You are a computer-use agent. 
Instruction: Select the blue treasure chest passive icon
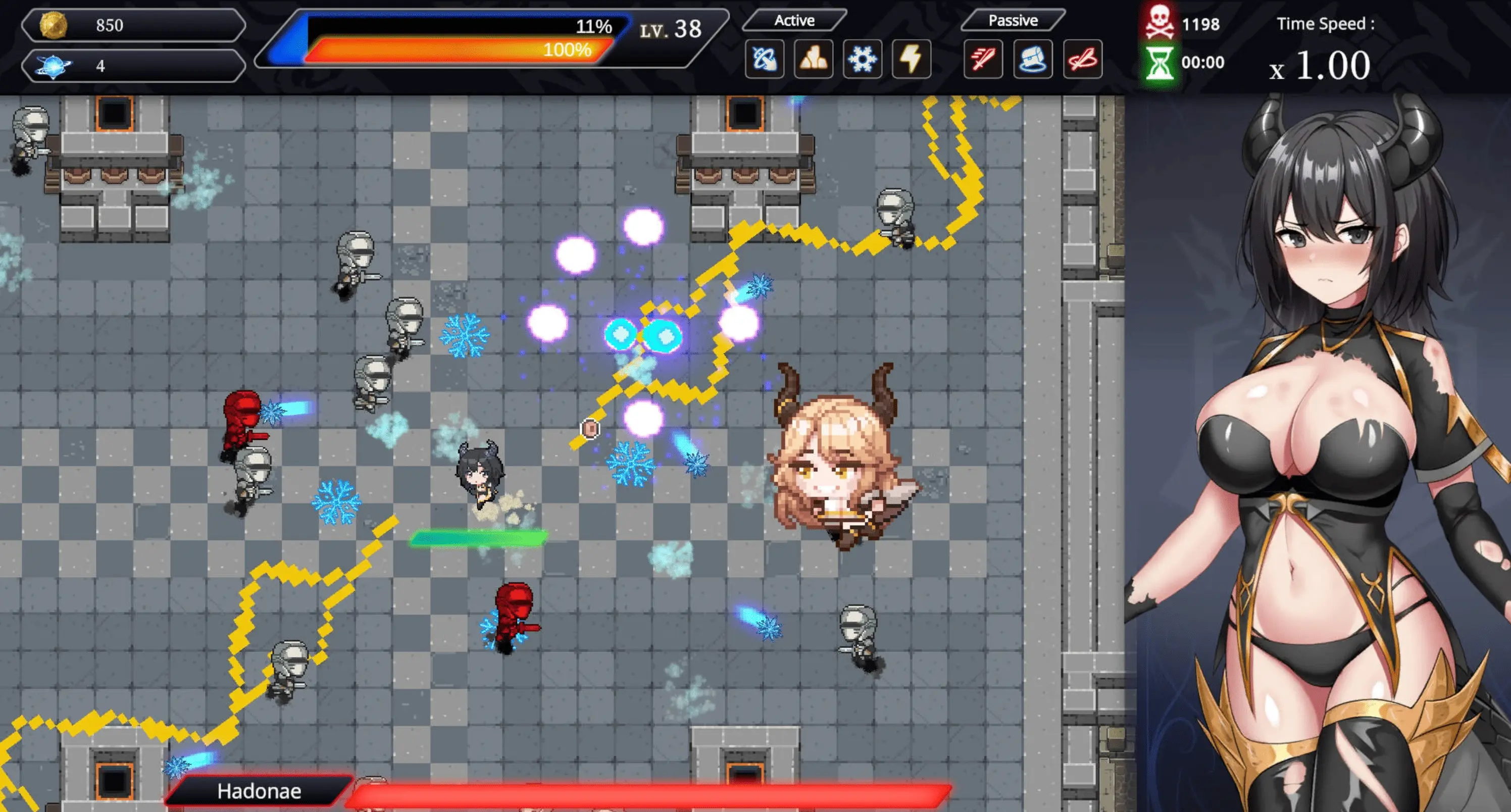[1032, 59]
